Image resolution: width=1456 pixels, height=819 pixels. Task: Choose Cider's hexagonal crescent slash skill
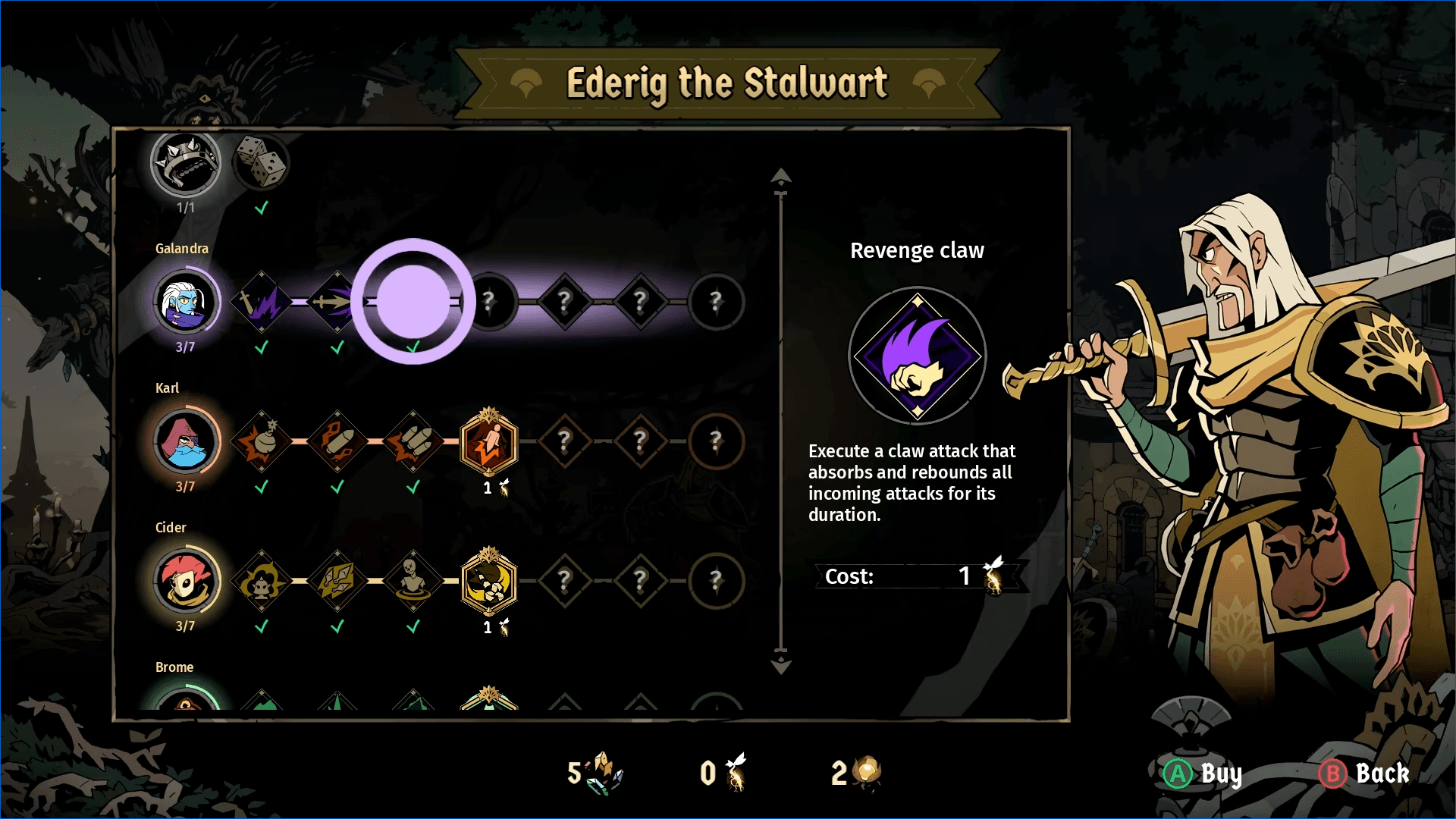point(489,581)
